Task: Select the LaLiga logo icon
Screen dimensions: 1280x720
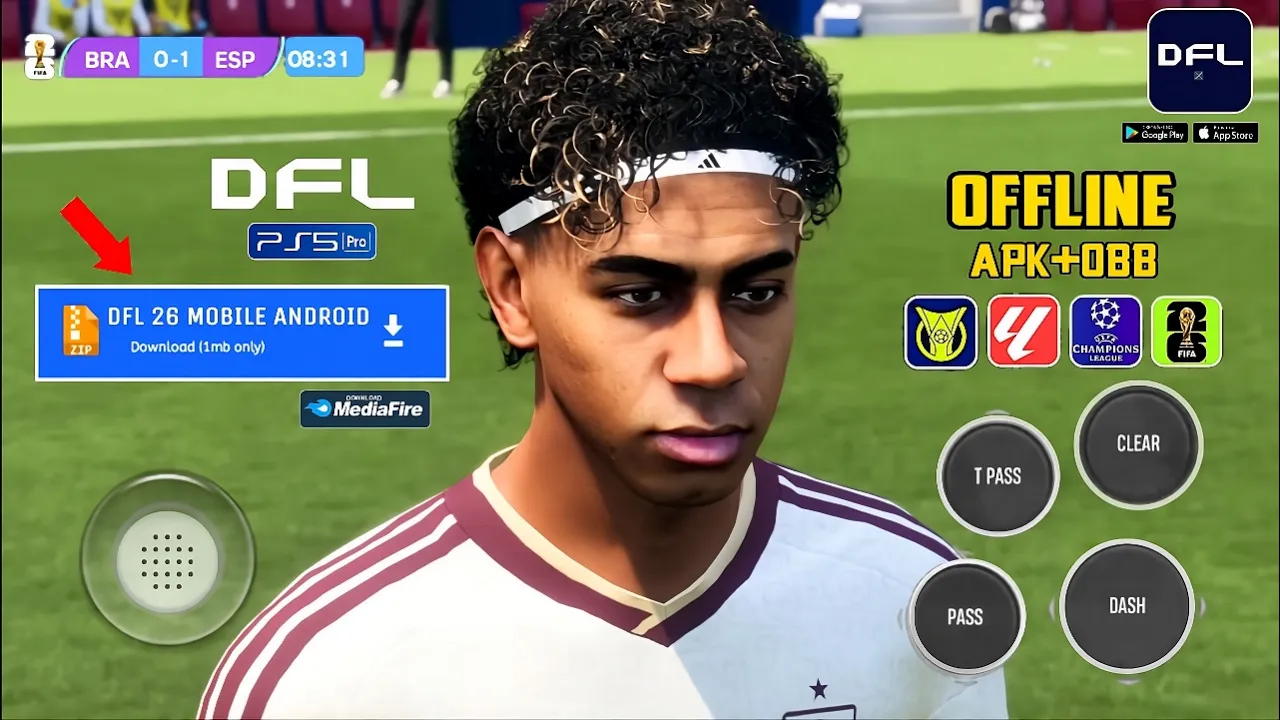Action: click(x=1023, y=330)
